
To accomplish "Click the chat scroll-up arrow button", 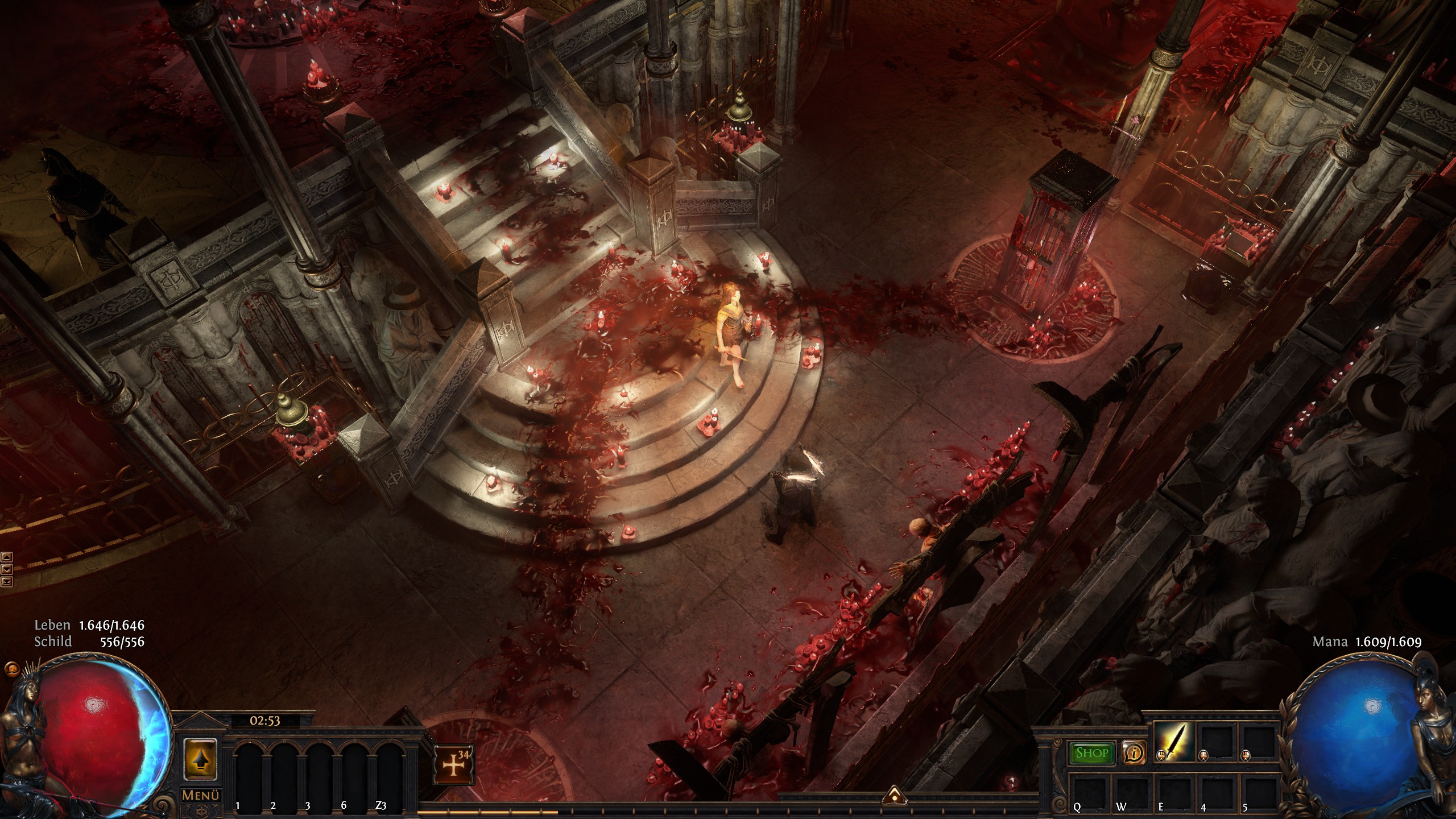I will (7, 557).
